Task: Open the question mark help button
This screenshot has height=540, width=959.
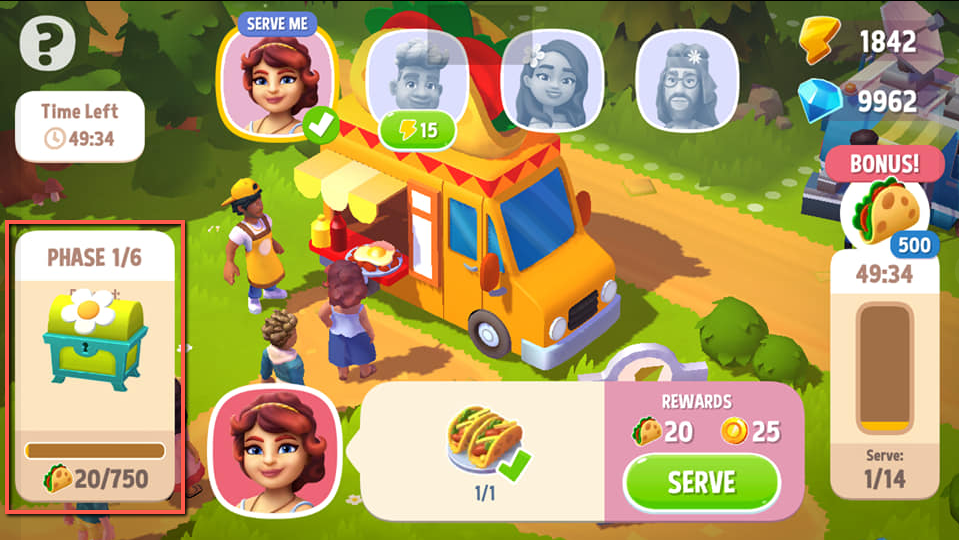Action: (47, 44)
